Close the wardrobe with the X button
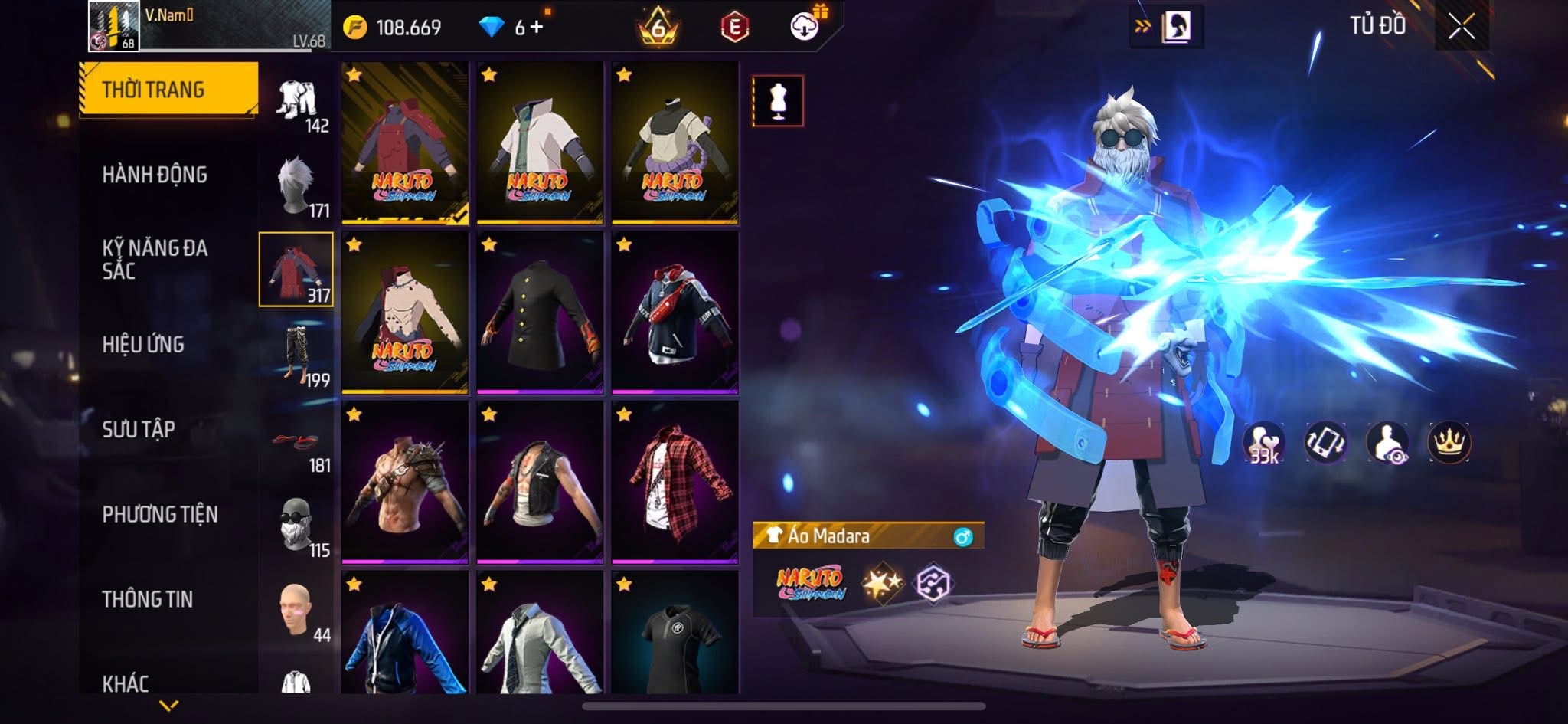 [1461, 28]
